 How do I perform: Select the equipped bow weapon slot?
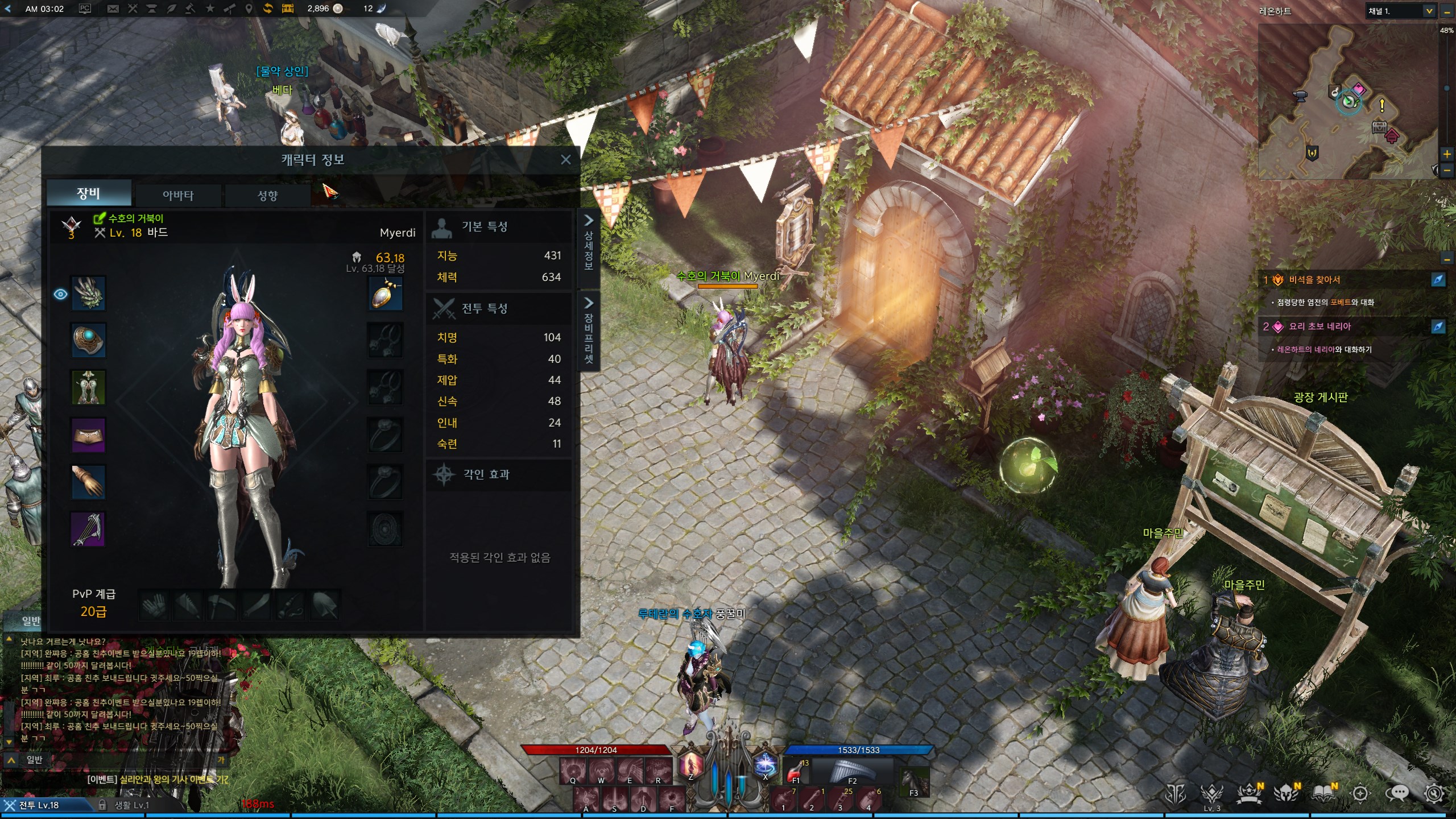88,529
